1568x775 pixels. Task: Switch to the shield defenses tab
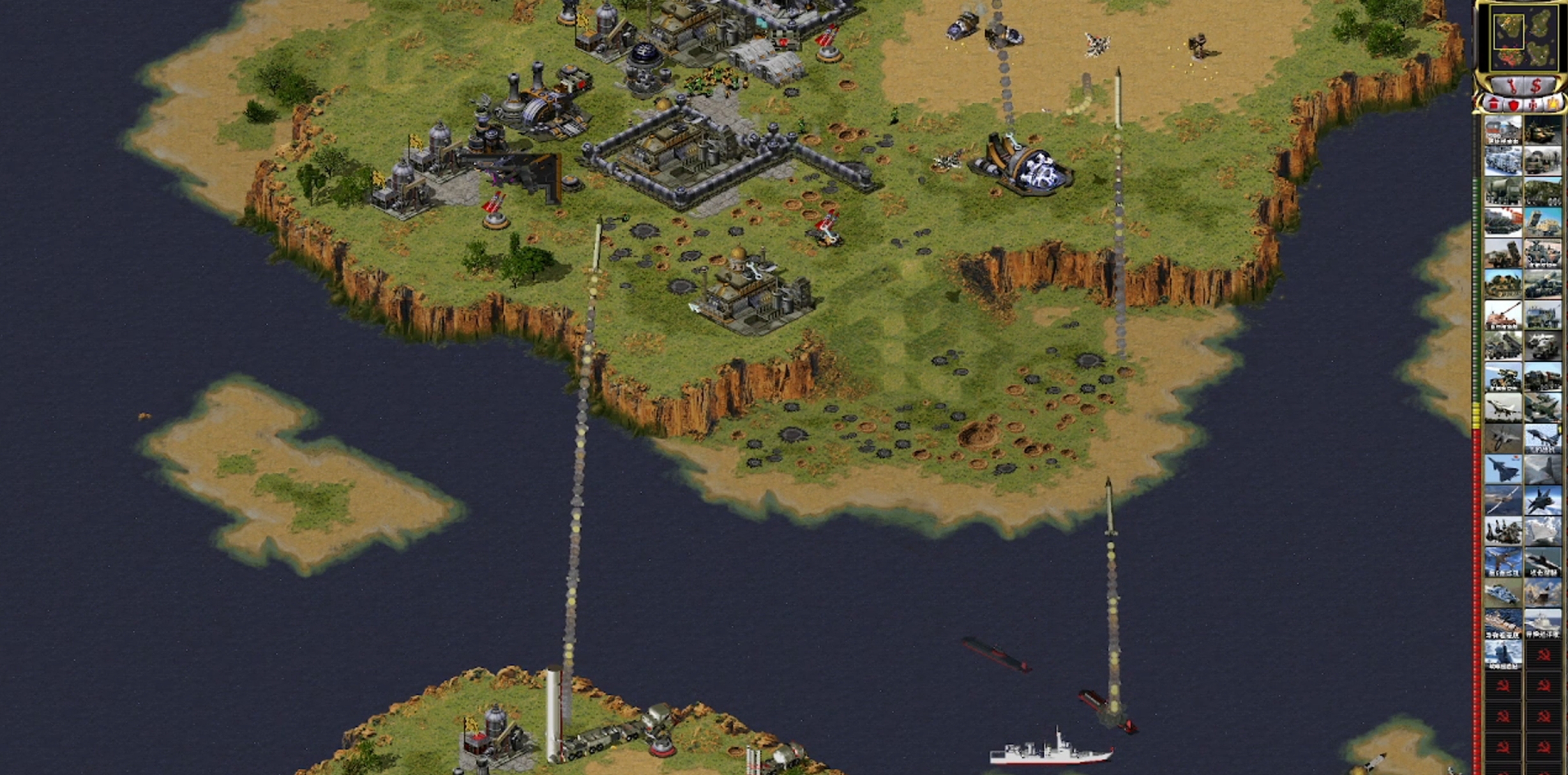(x=1514, y=104)
